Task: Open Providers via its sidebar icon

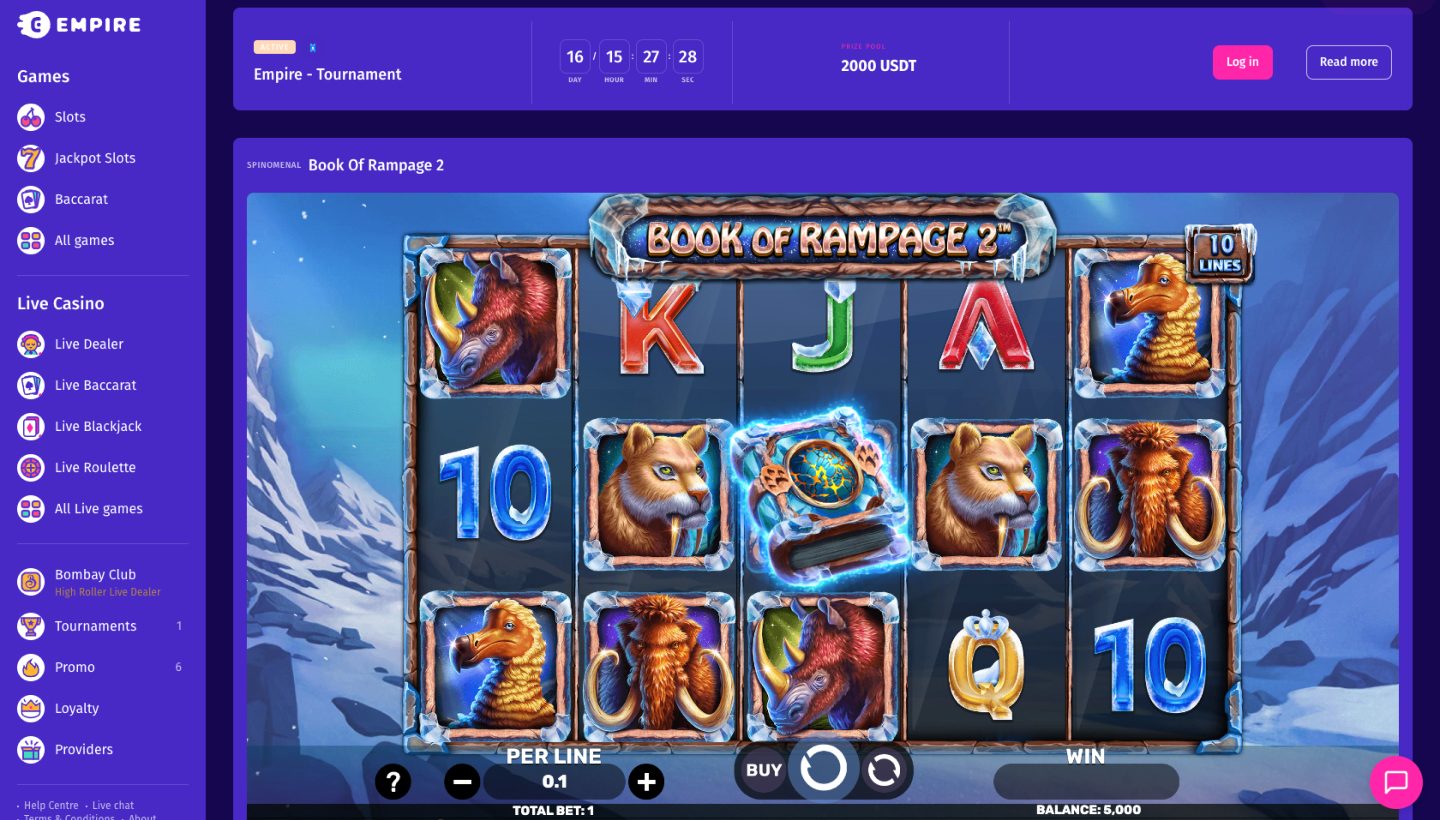Action: pyautogui.click(x=30, y=749)
